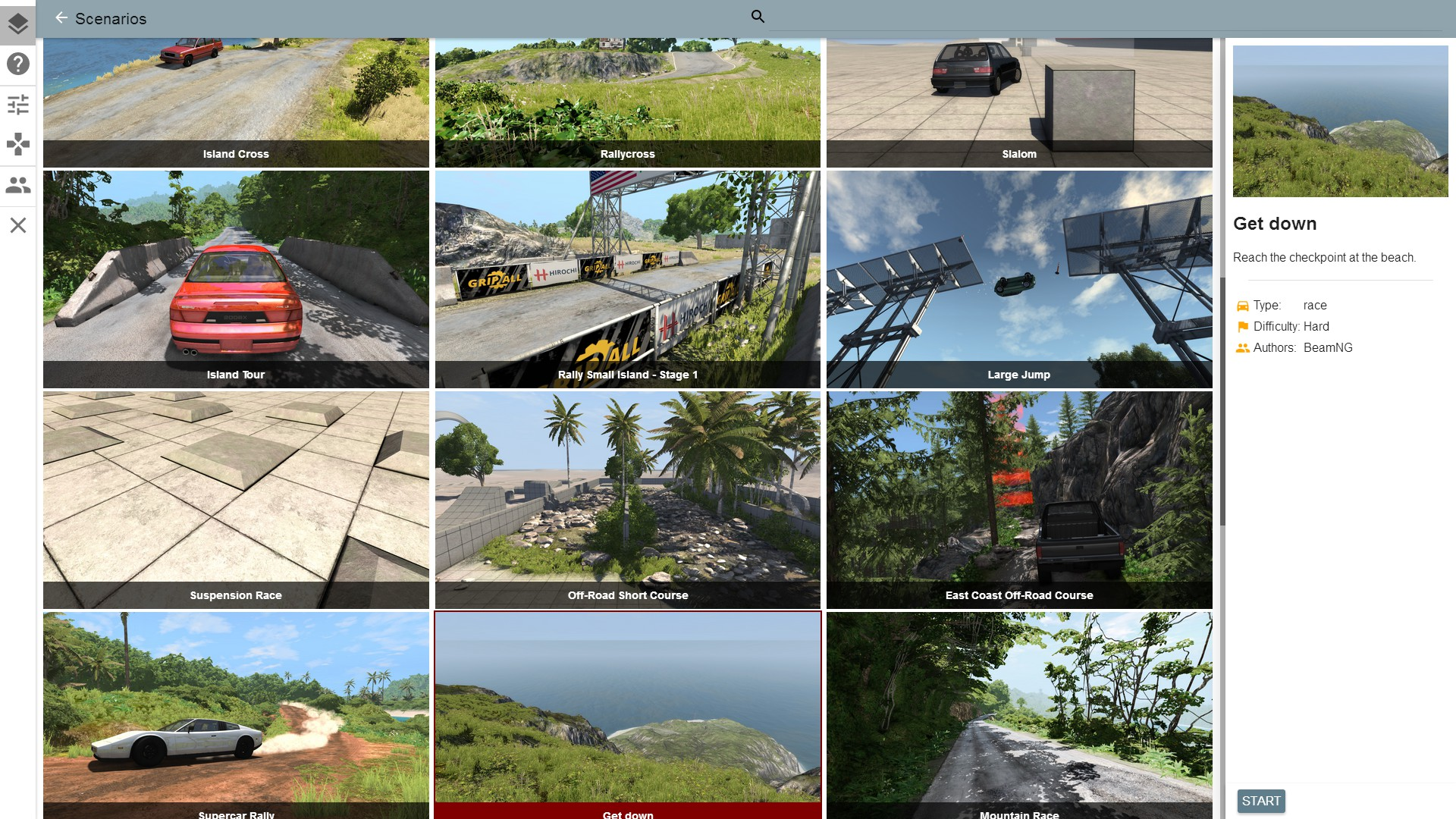Choose the Rallycross scenario tile
Image resolution: width=1456 pixels, height=819 pixels.
pos(627,102)
